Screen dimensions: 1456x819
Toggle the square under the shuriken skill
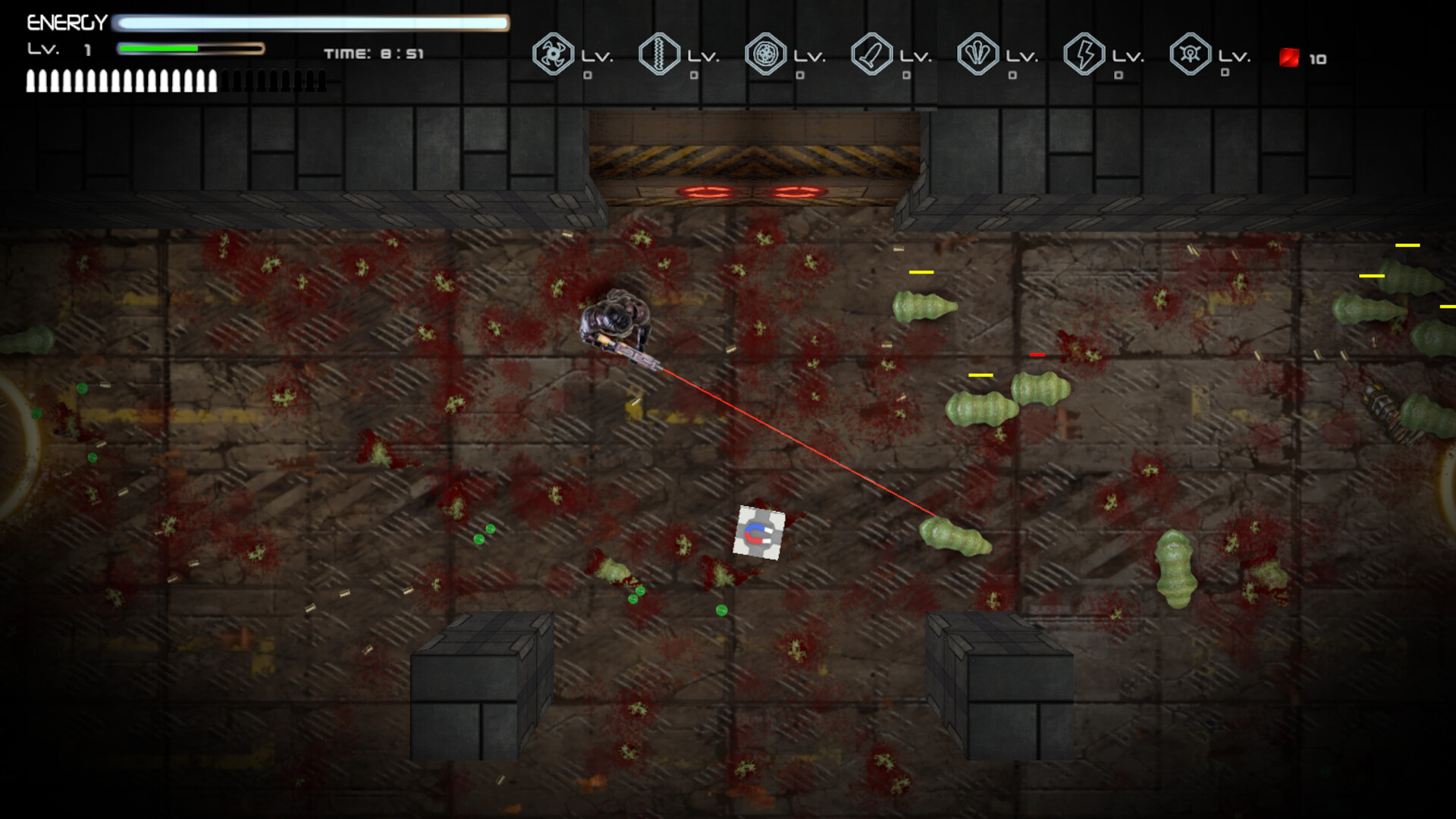(x=588, y=75)
